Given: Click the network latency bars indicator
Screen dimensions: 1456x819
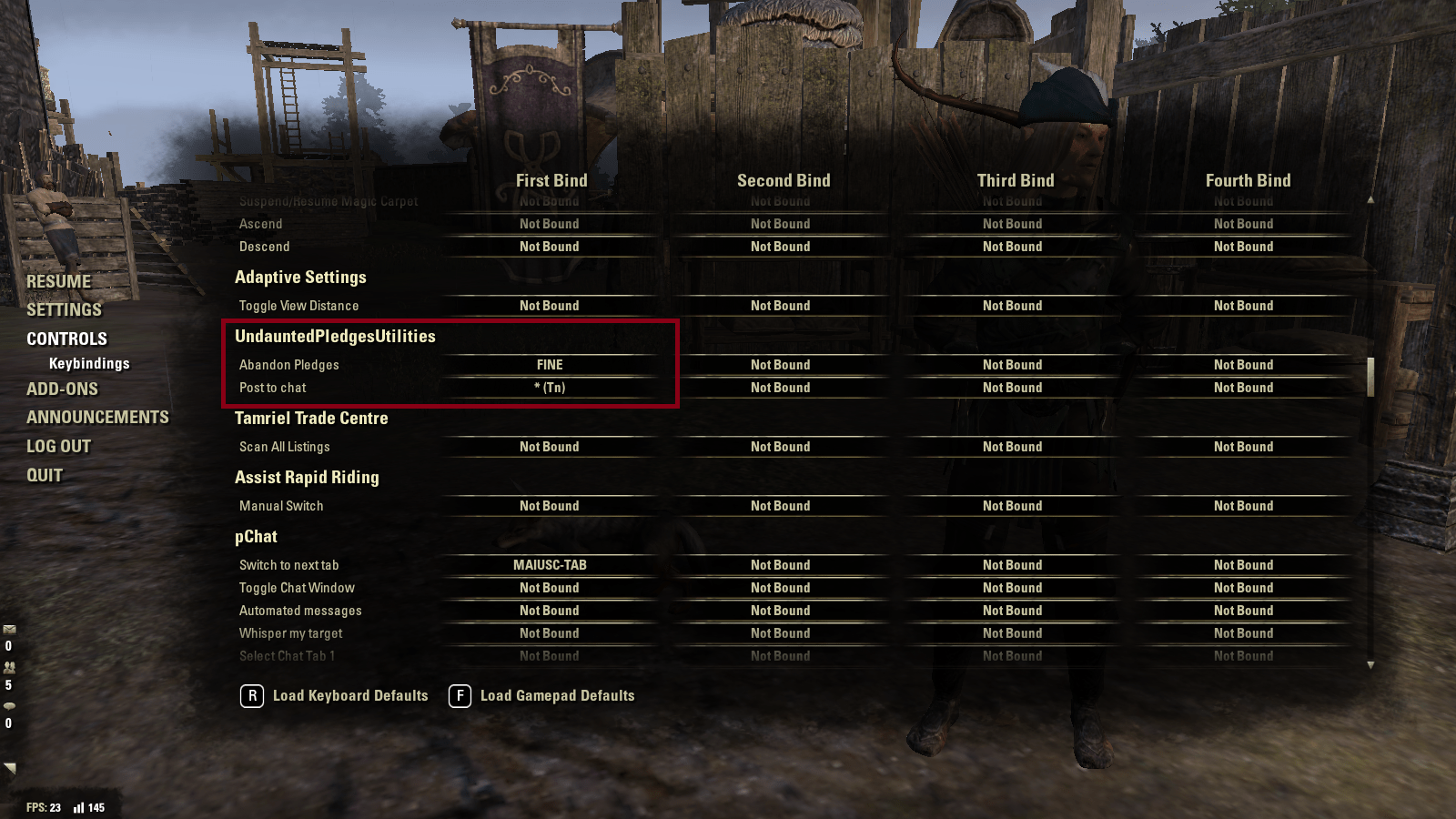Looking at the screenshot, I should point(79,807).
